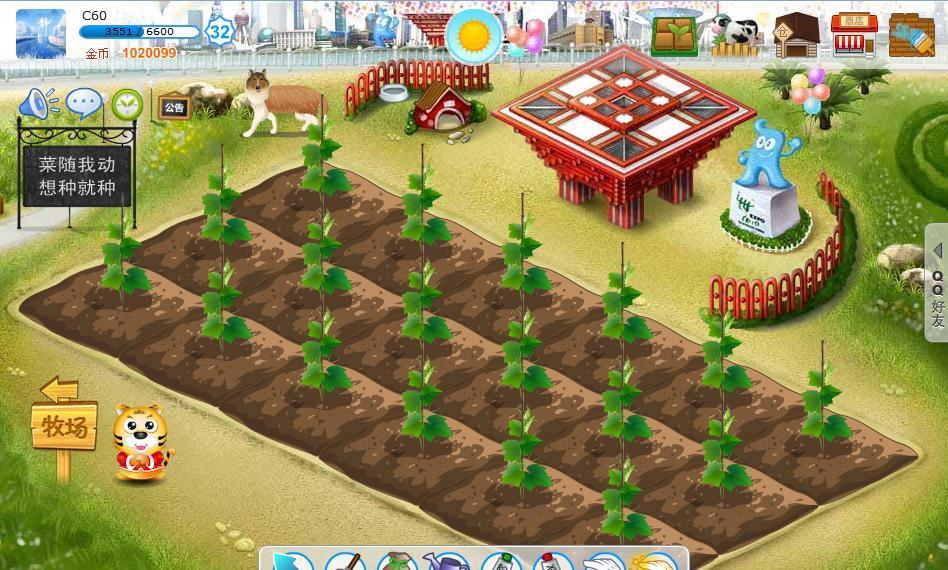Open the paint brush decoration icon
The height and width of the screenshot is (570, 948).
click(x=911, y=35)
